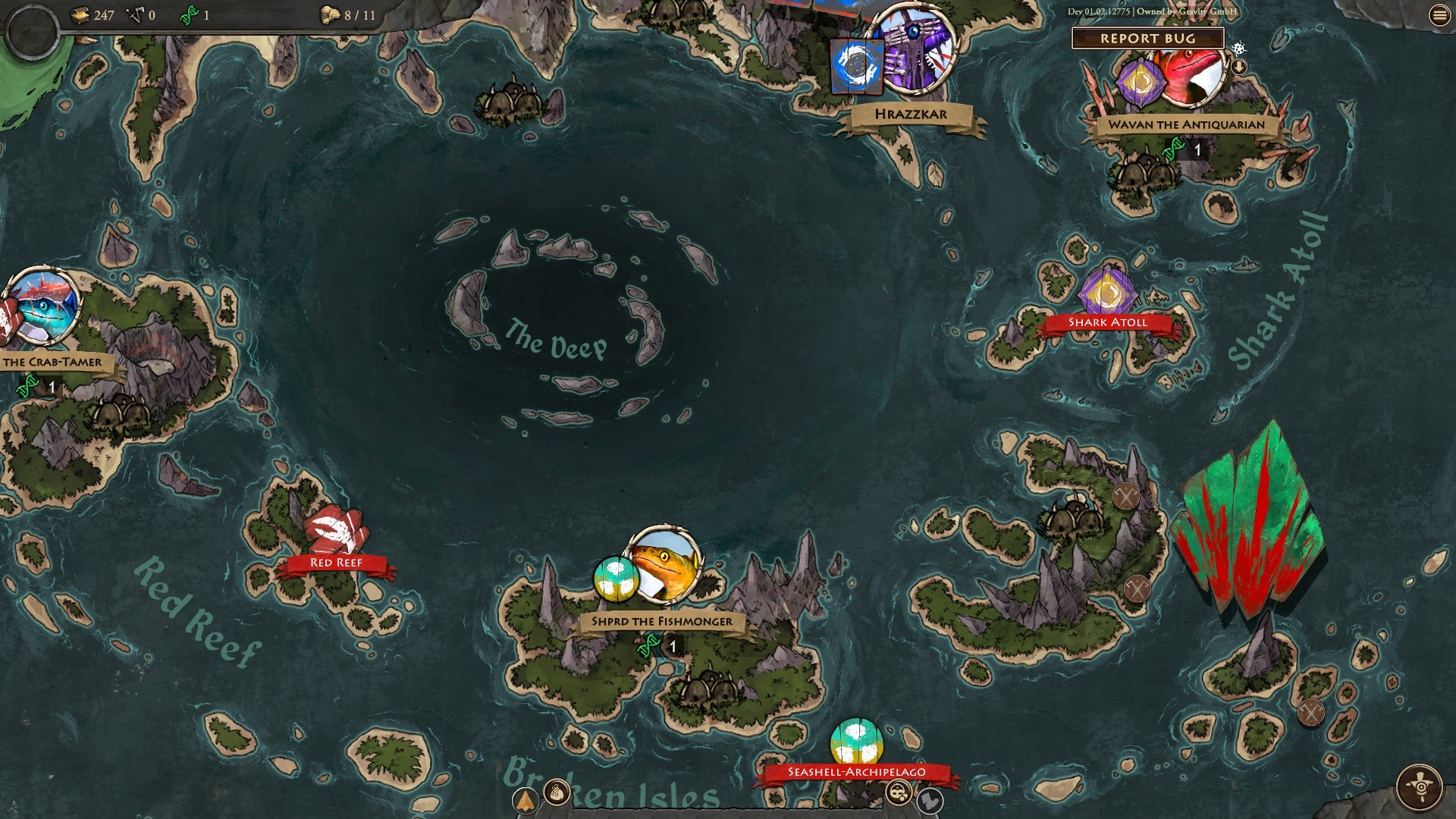Toggle the face icon near the bottom bar
1456x819 pixels.
(899, 791)
